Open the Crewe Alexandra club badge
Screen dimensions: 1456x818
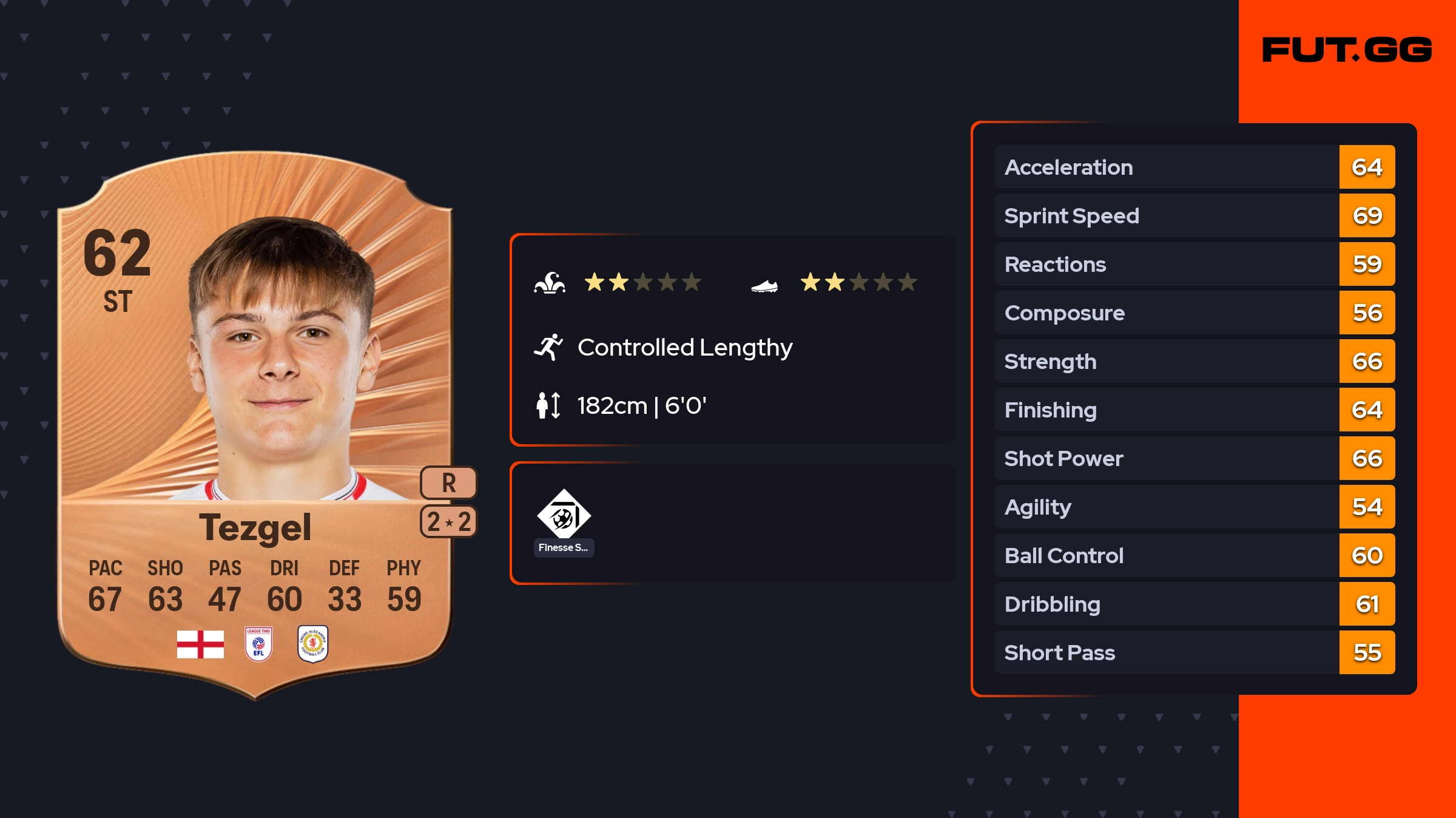click(x=313, y=644)
